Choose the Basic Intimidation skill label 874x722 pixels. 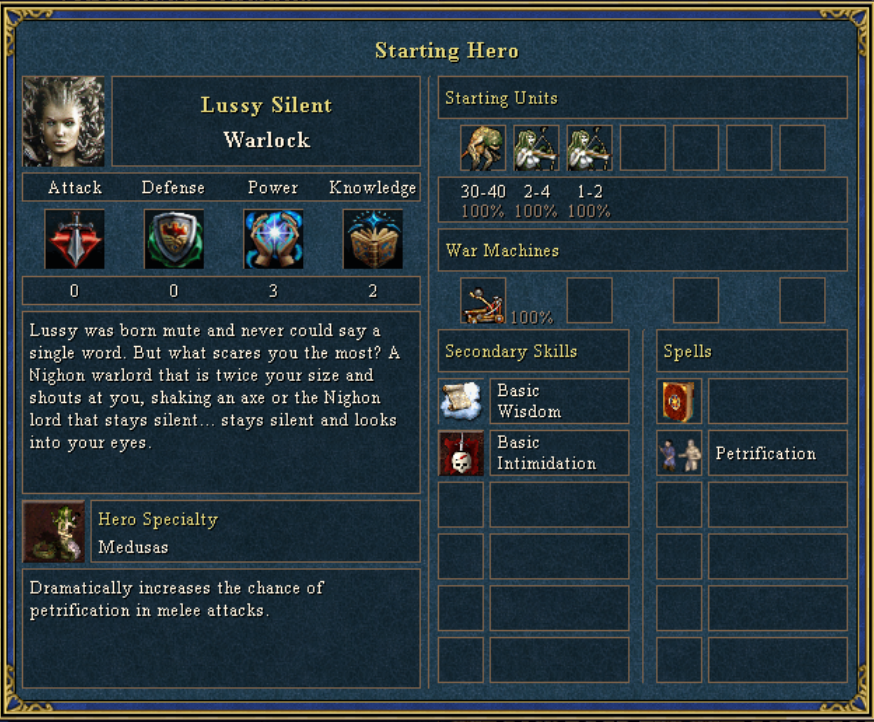click(559, 453)
